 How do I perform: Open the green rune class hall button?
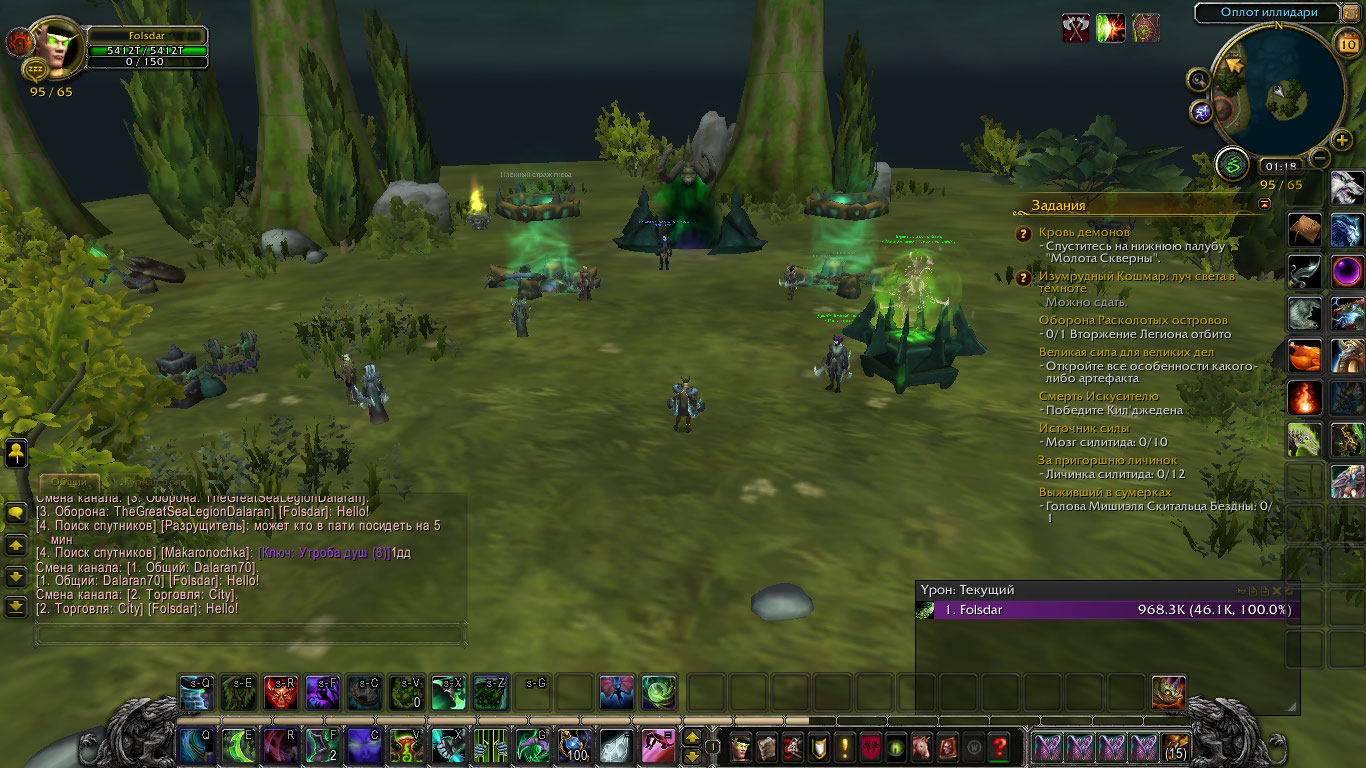(1232, 163)
